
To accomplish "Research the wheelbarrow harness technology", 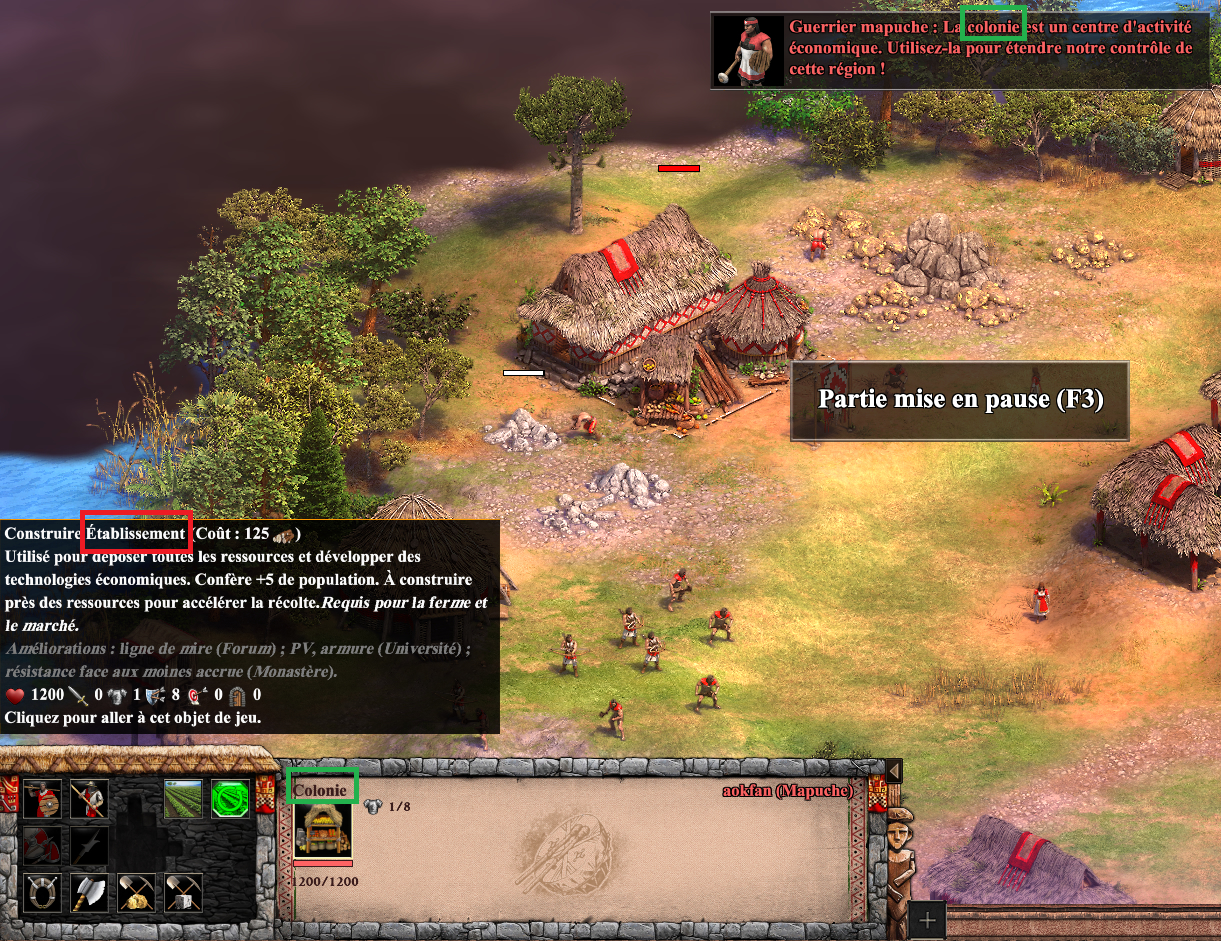I will click(x=42, y=892).
